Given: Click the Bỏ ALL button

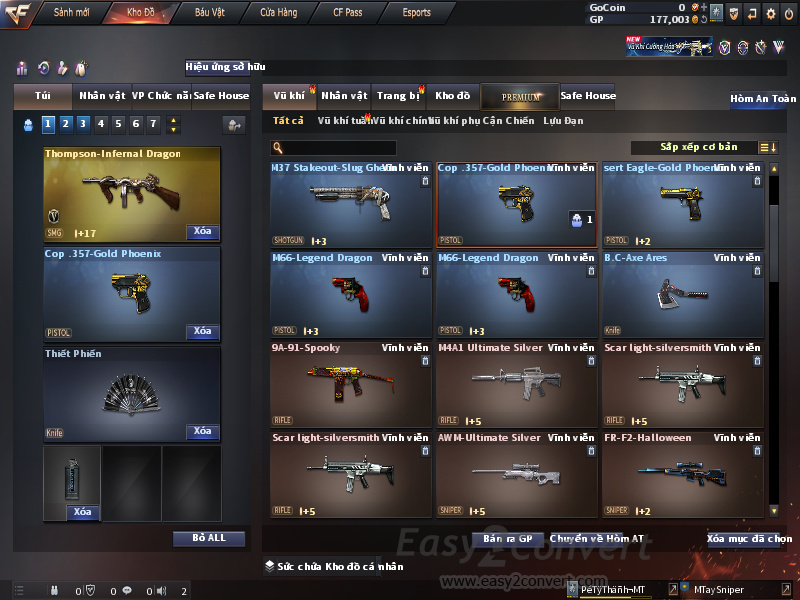Looking at the screenshot, I should (208, 538).
